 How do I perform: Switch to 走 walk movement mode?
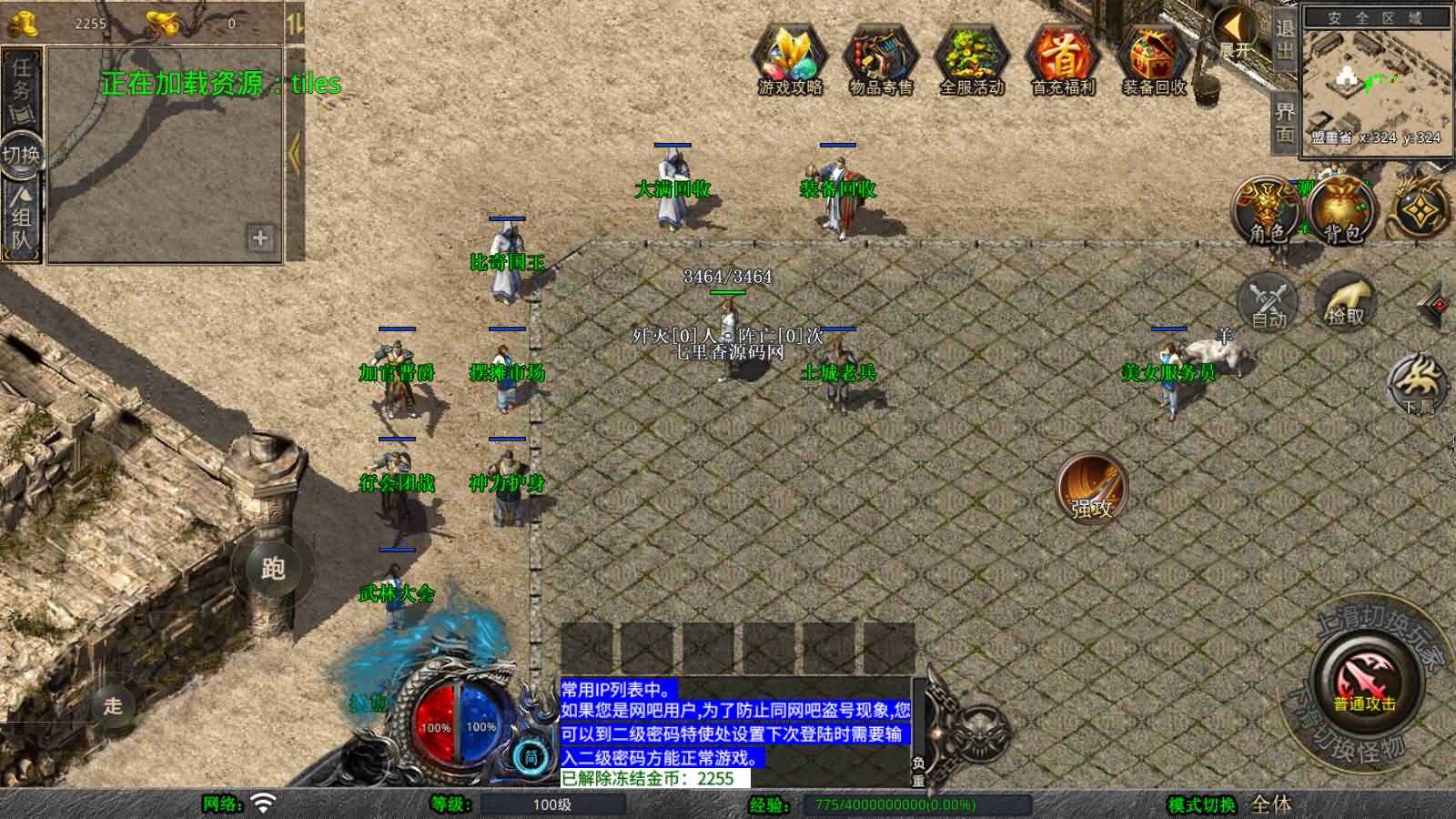point(113,705)
